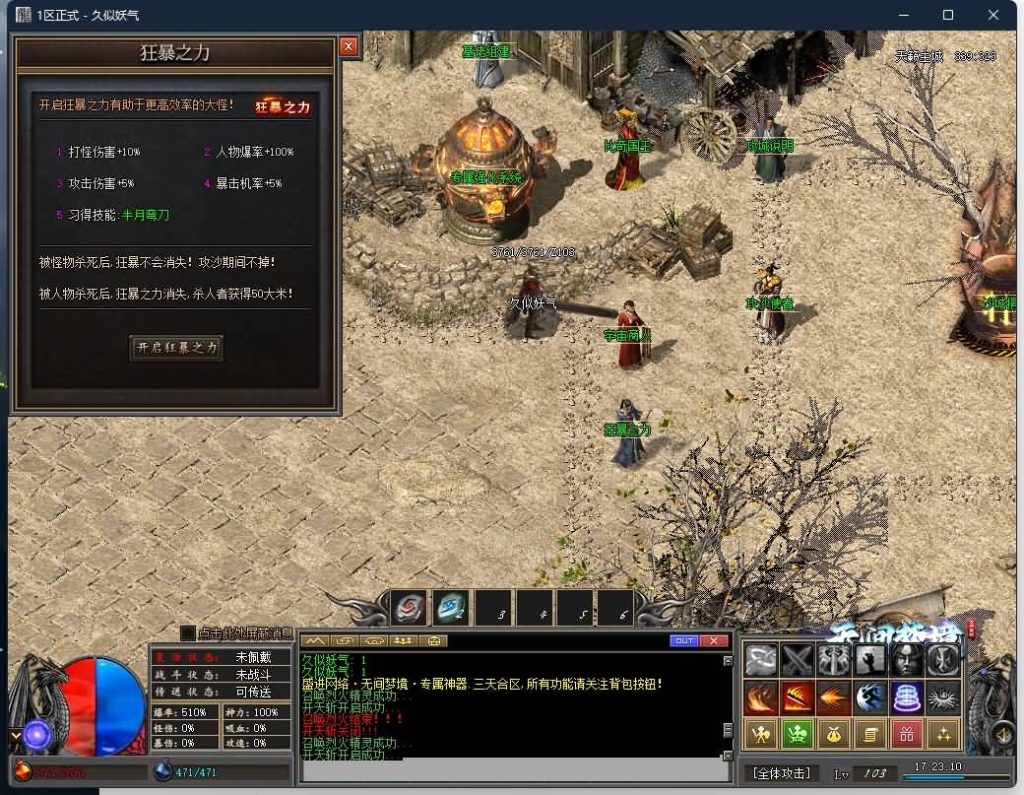Viewport: 1024px width, 795px height.
Task: Close the 狂暴之力 panel
Action: point(348,46)
